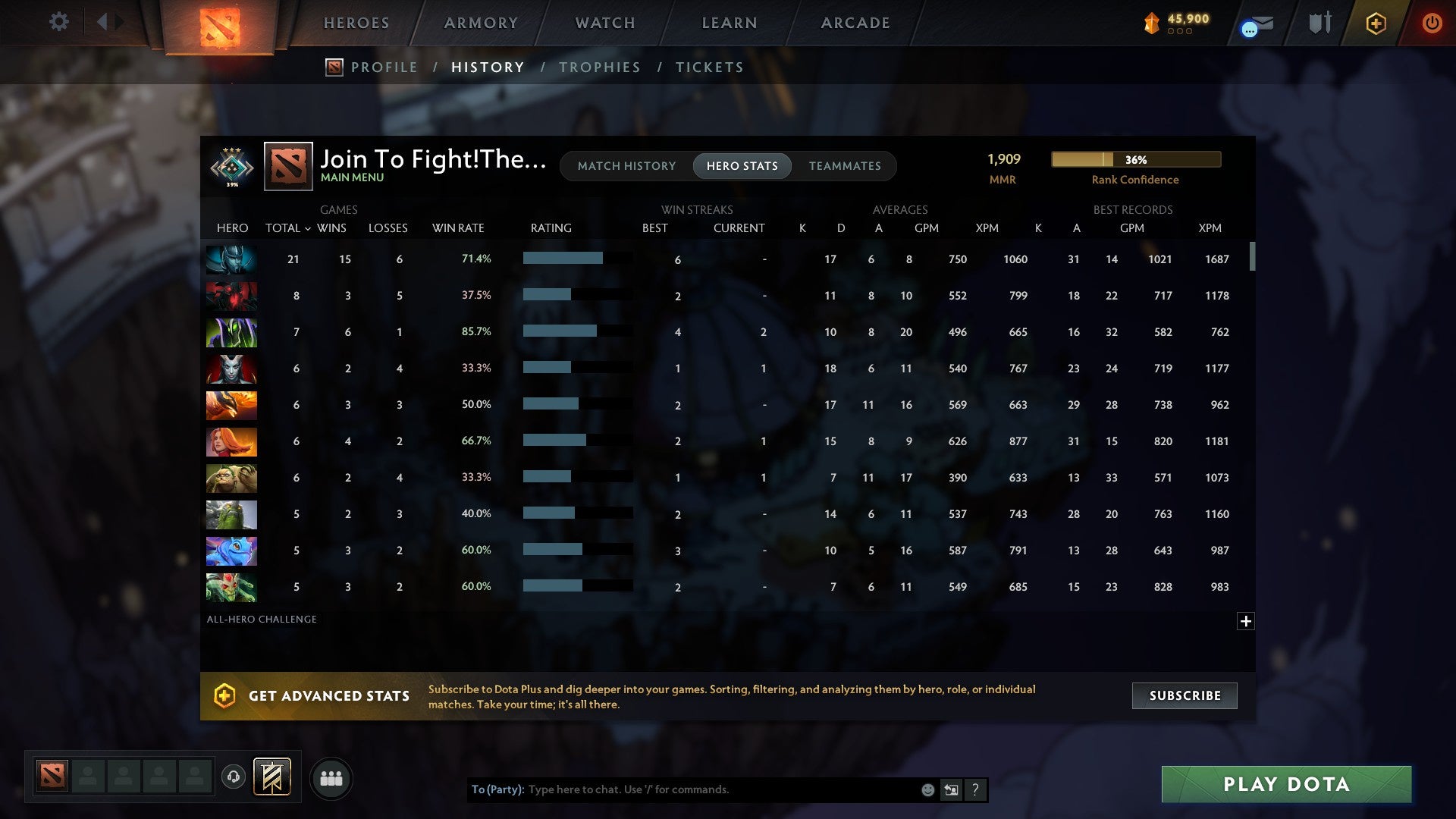Sort by WIN RATE column header
Image resolution: width=1456 pixels, height=819 pixels.
point(458,227)
